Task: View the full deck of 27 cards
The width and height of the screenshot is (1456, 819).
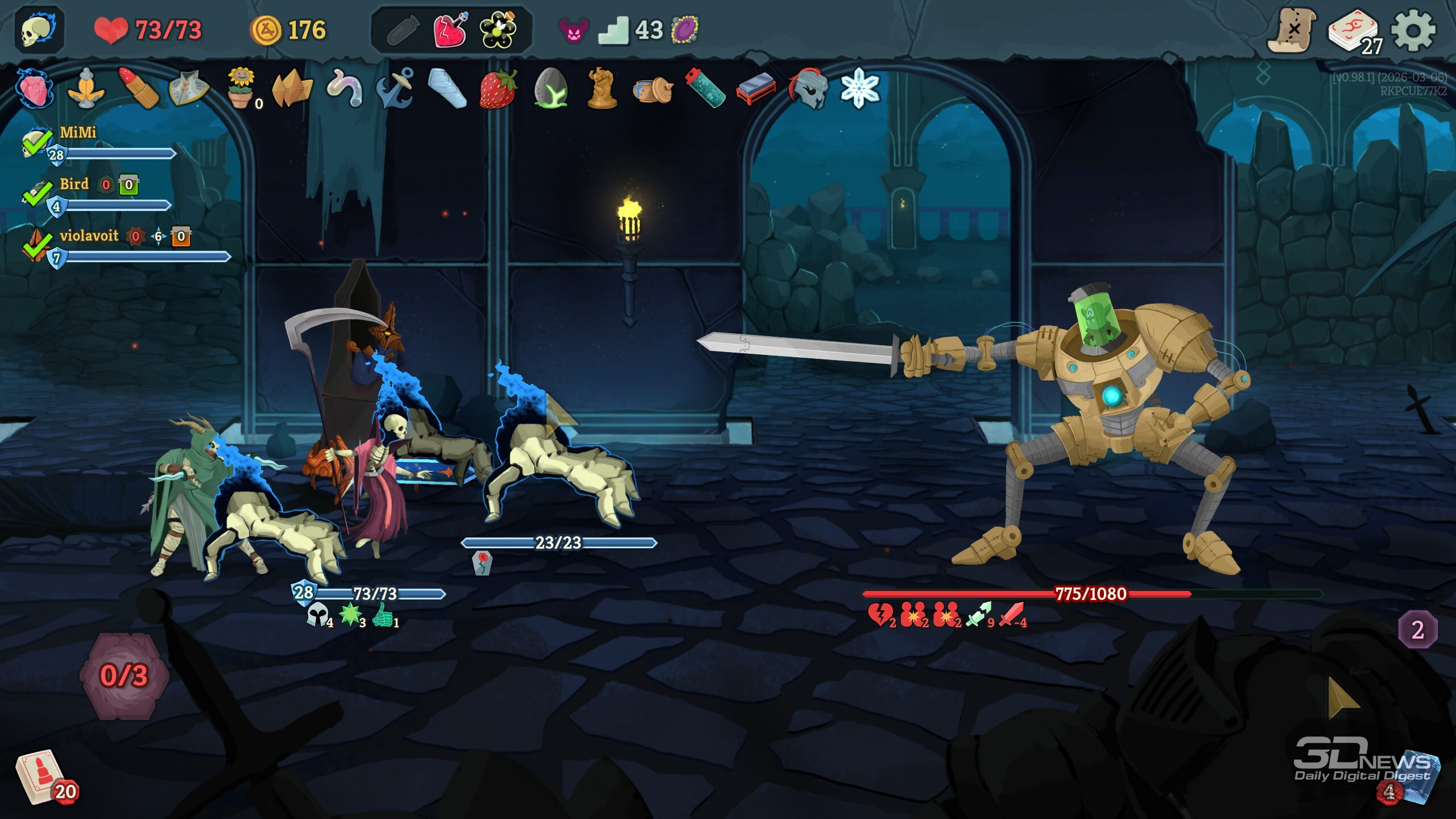Action: coord(1354,31)
